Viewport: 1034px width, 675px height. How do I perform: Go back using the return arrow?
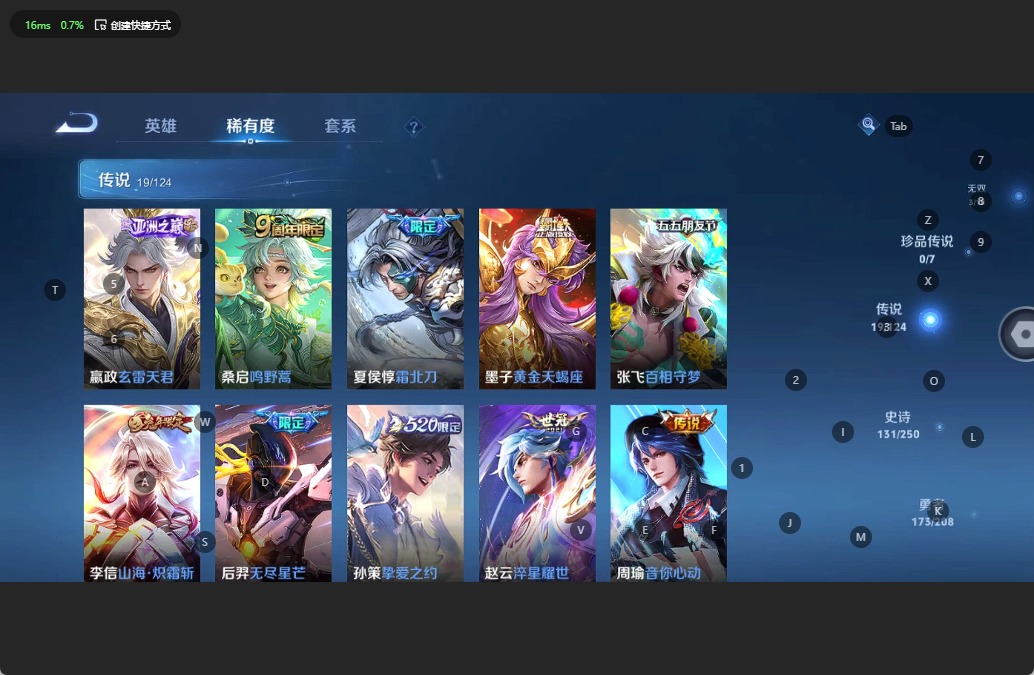77,123
